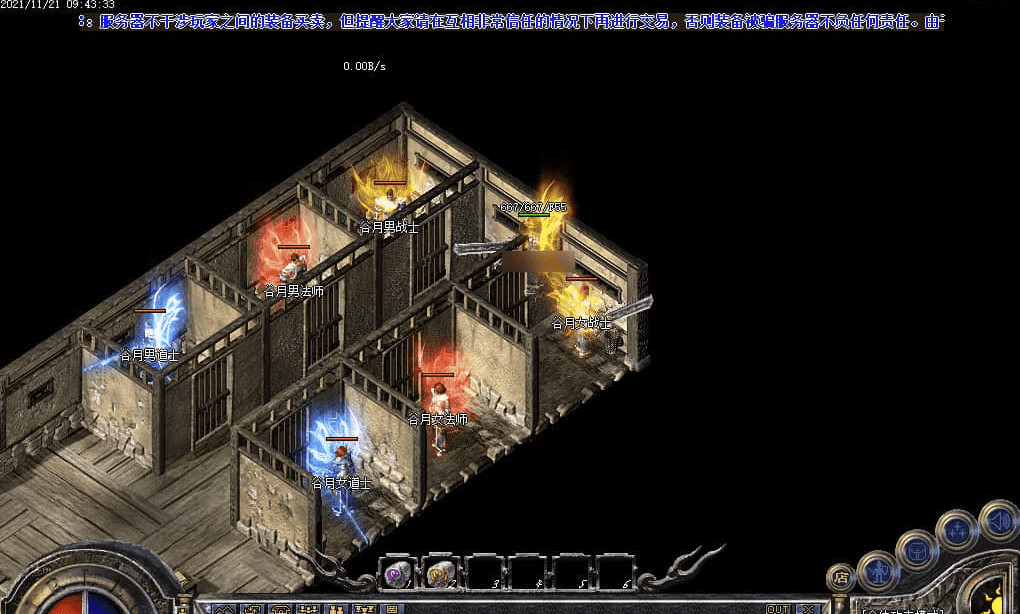Click the OUT logout button
This screenshot has height=614, width=1020.
tap(778, 608)
